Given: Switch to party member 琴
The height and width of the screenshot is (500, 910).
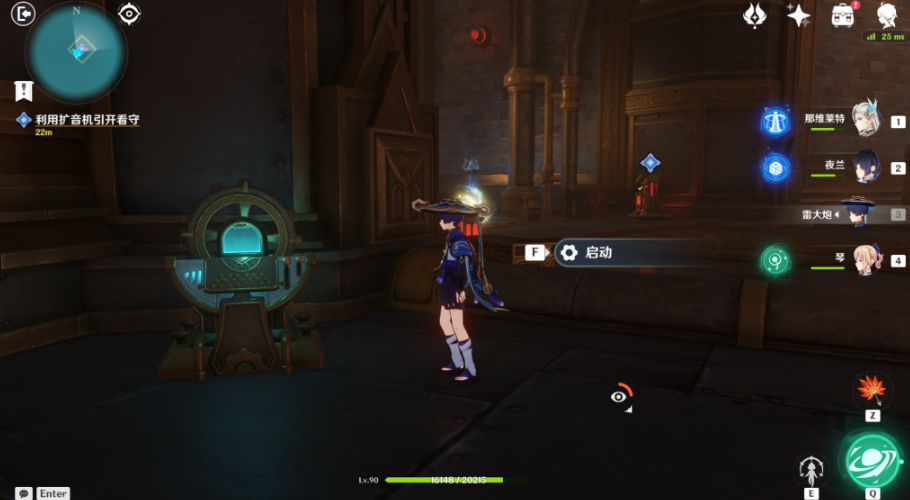Looking at the screenshot, I should pyautogui.click(x=866, y=260).
